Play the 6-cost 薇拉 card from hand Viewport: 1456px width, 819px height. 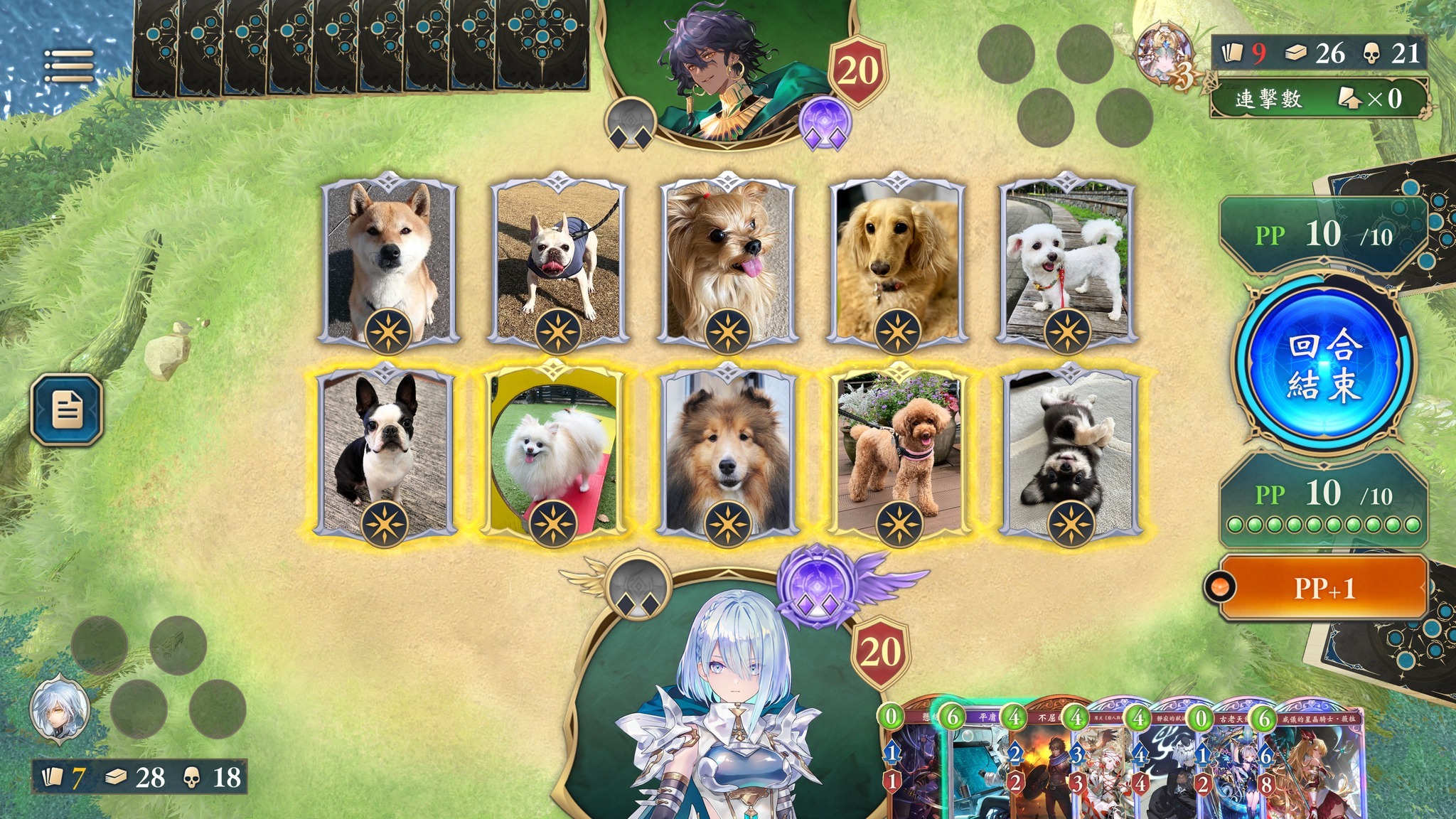tap(1315, 768)
